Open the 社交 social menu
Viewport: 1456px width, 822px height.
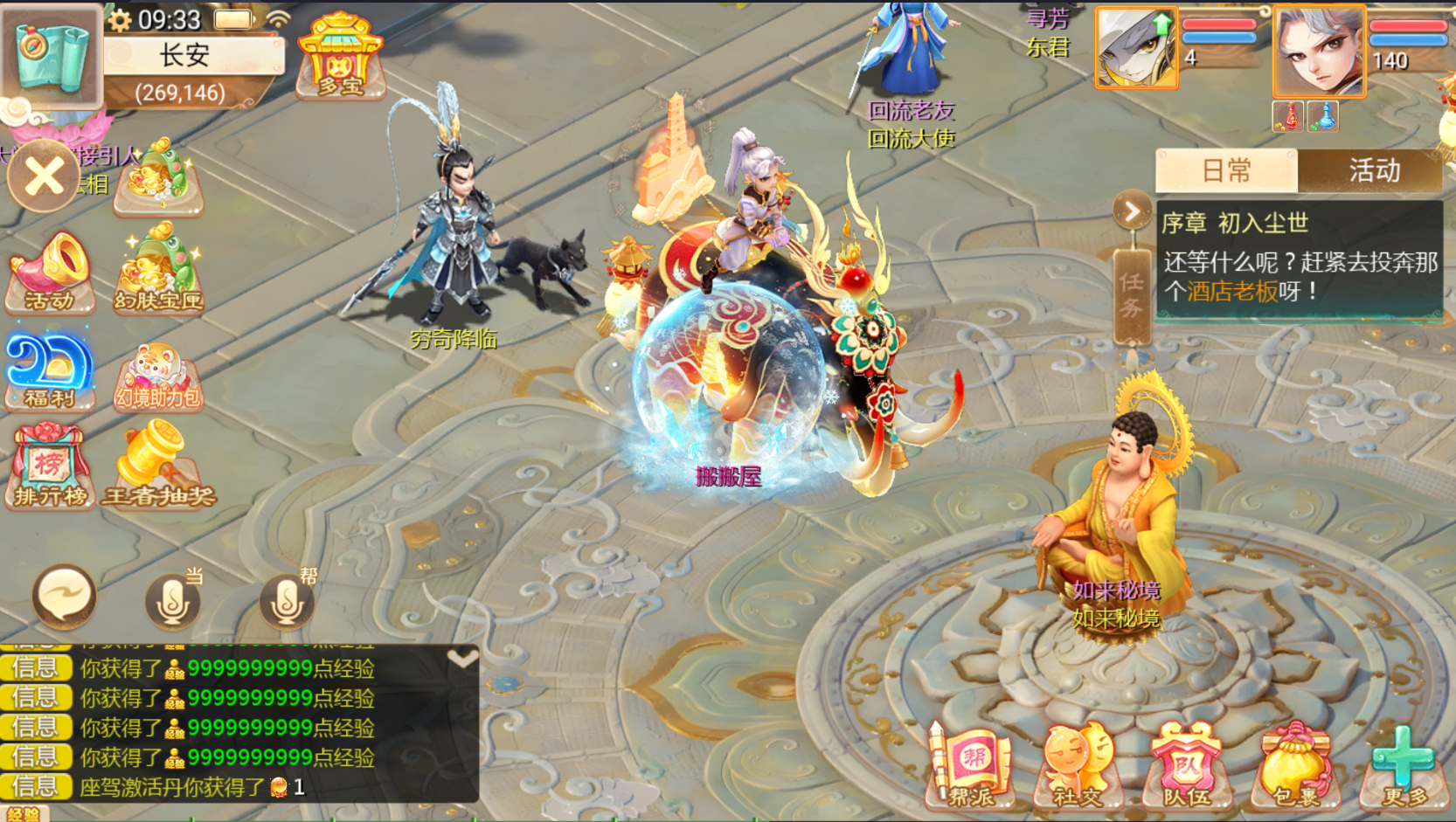1078,766
